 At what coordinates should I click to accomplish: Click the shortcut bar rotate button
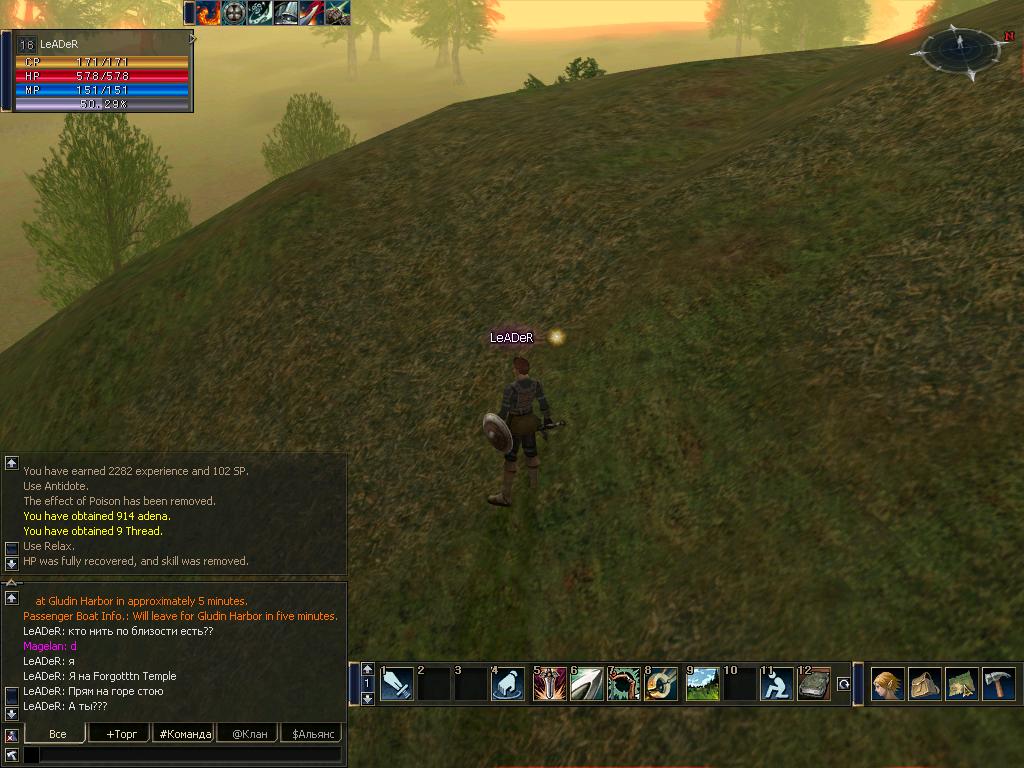(843, 685)
